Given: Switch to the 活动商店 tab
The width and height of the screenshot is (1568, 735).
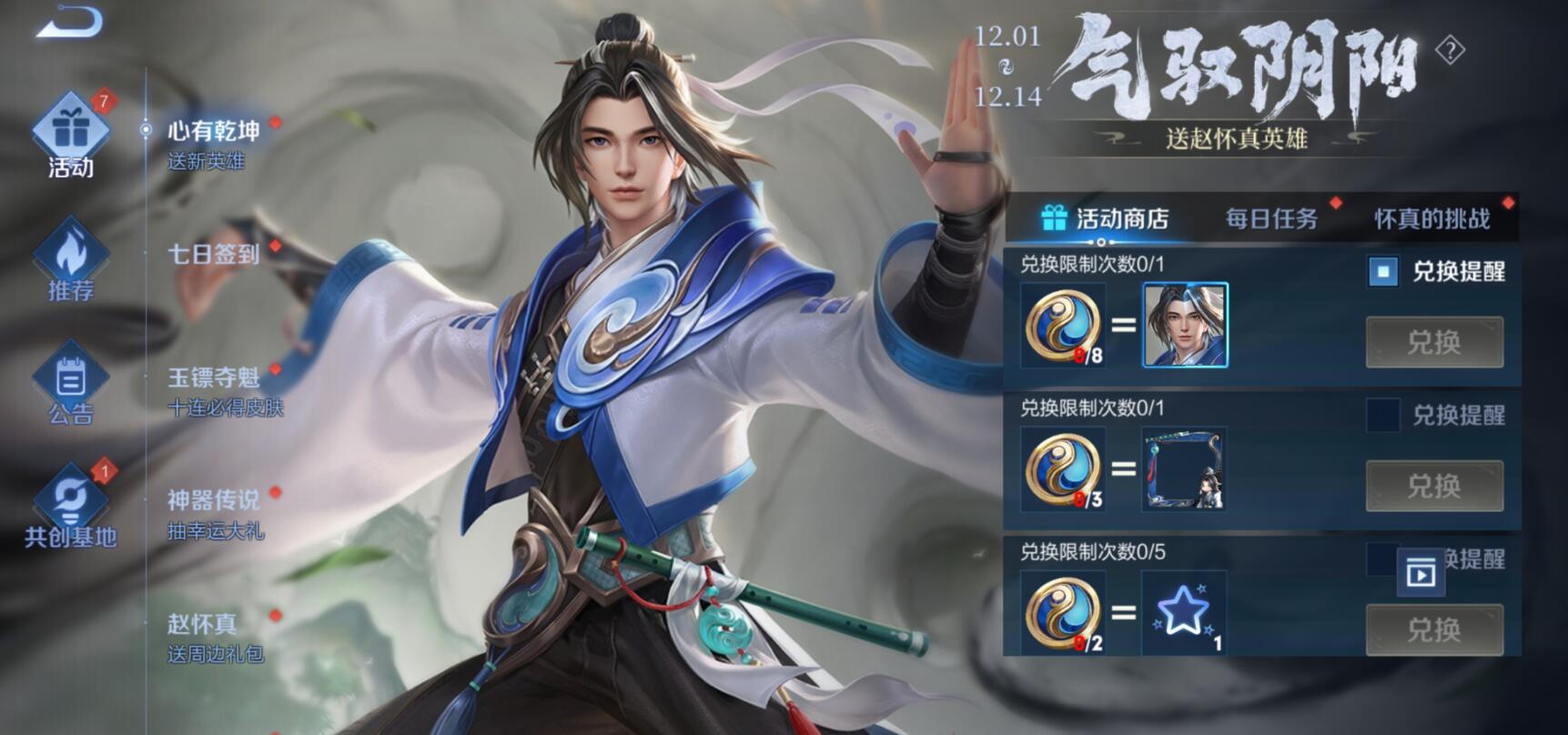Looking at the screenshot, I should click(x=1105, y=219).
